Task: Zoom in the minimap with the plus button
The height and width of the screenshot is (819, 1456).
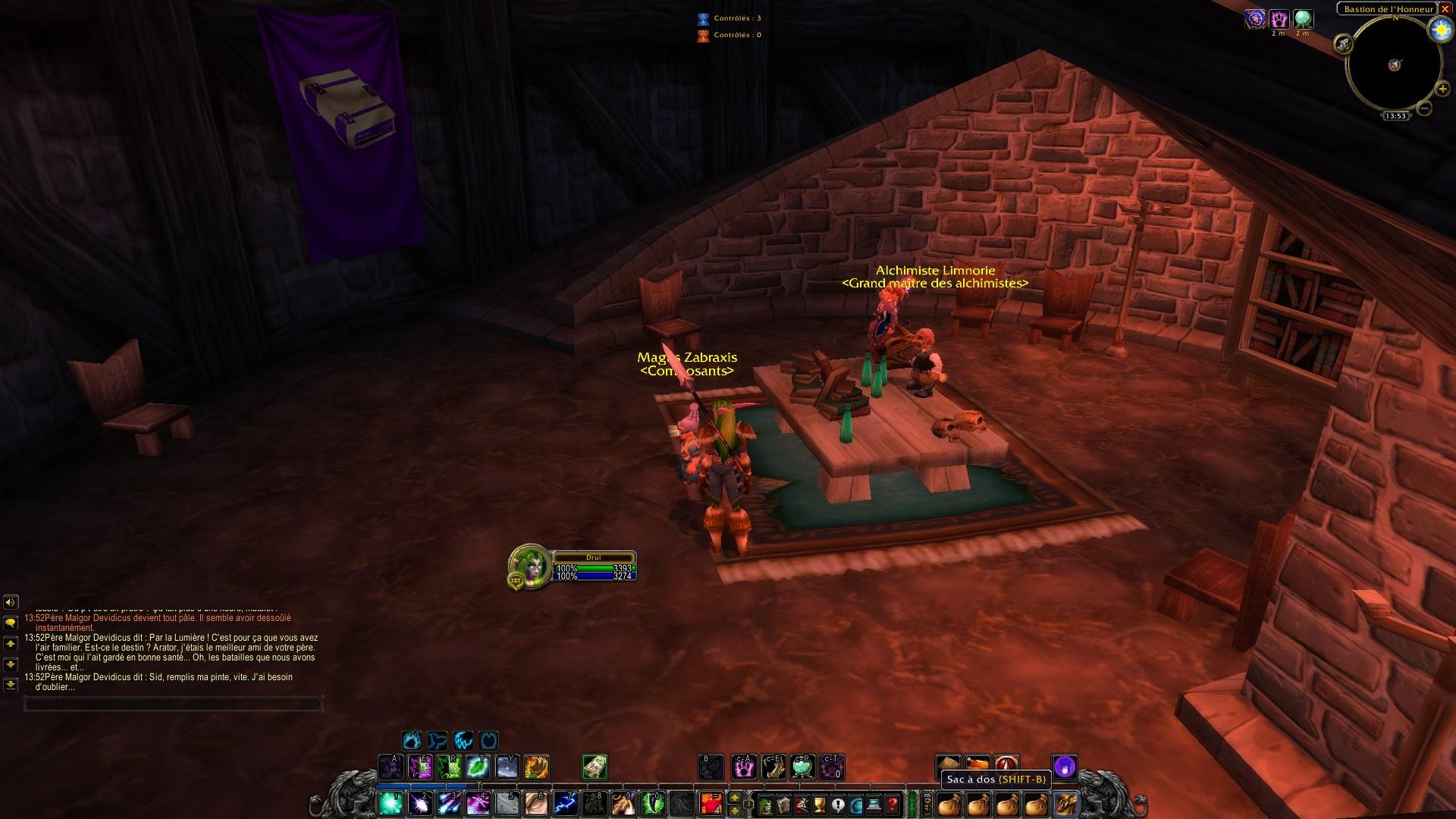Action: click(x=1443, y=89)
